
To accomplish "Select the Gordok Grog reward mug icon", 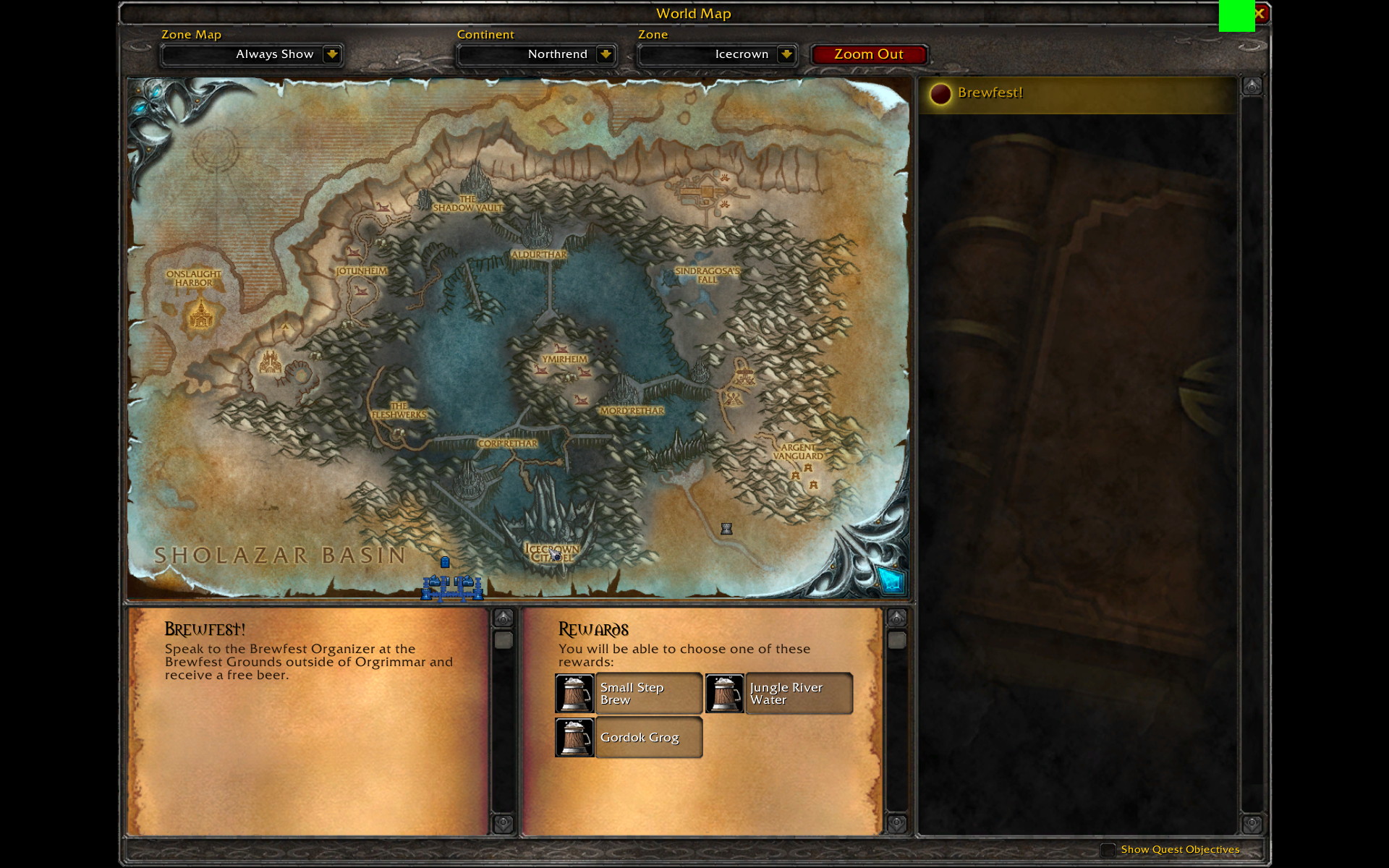I will (574, 738).
